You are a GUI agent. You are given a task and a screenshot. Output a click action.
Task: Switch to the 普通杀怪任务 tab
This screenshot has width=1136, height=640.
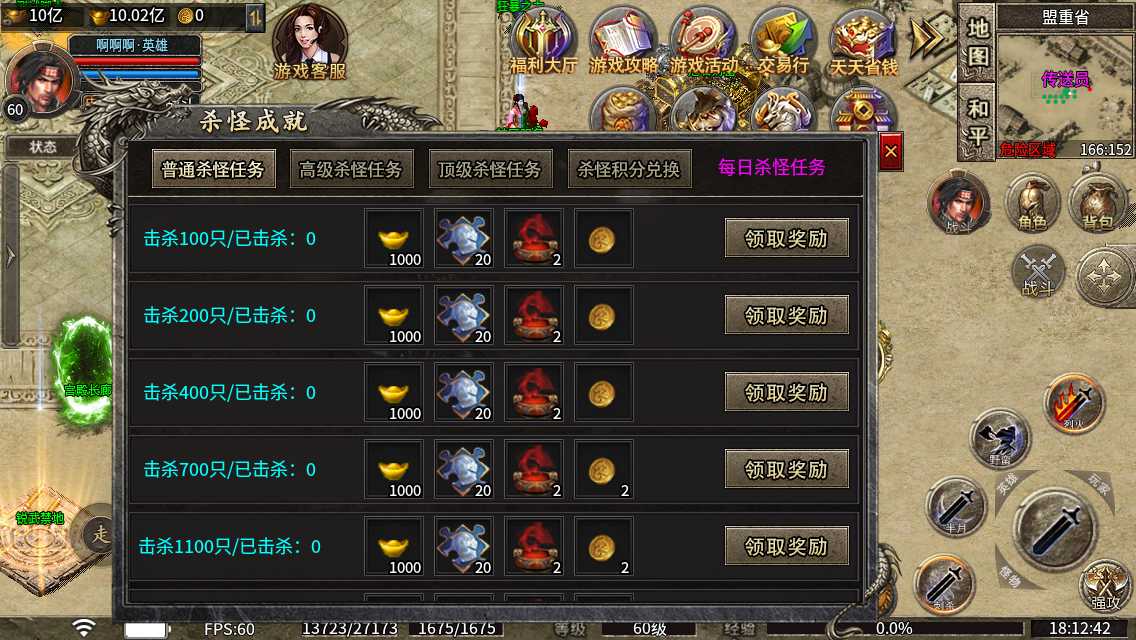(x=213, y=169)
